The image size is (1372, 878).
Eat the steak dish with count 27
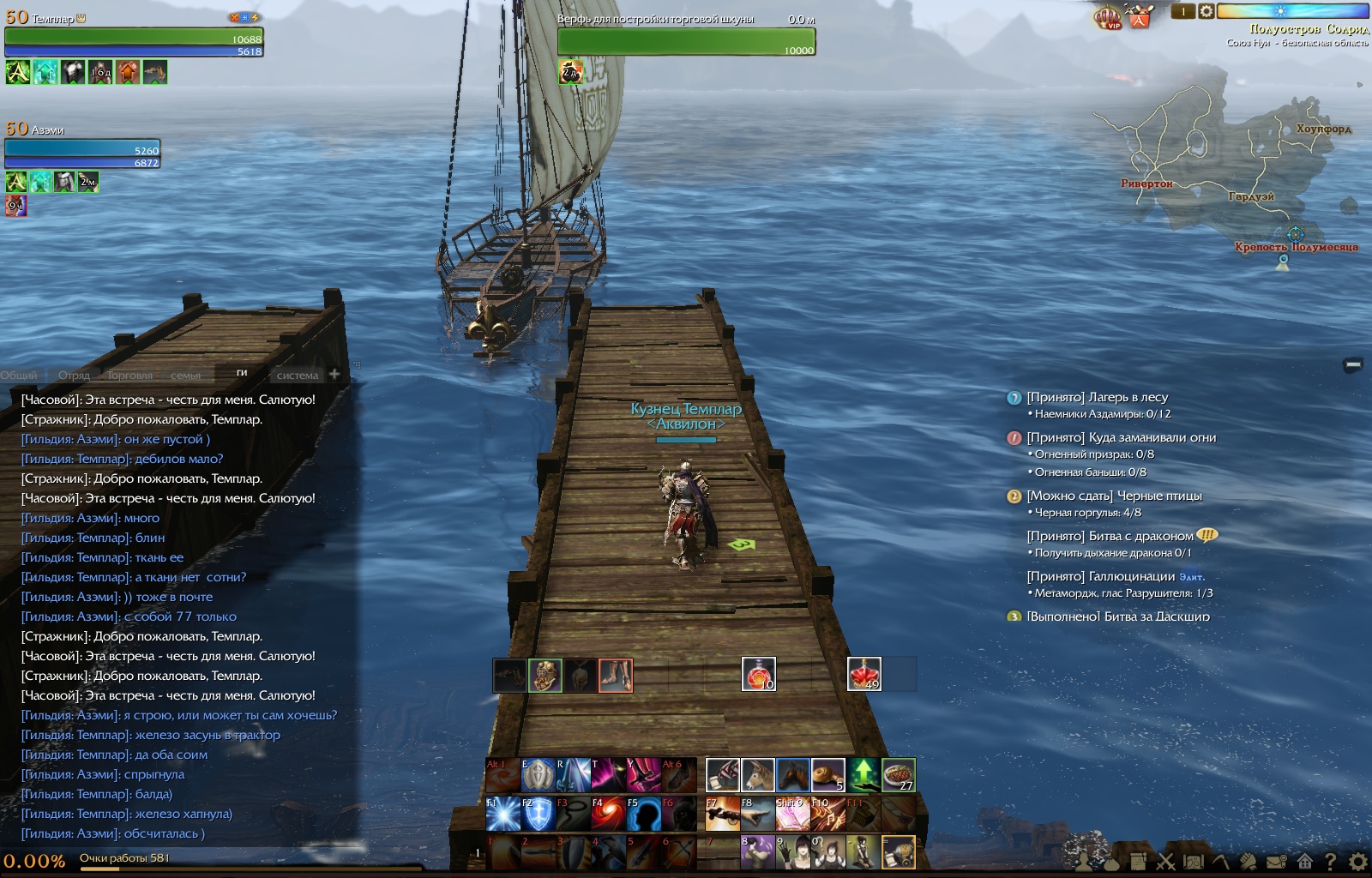(899, 775)
